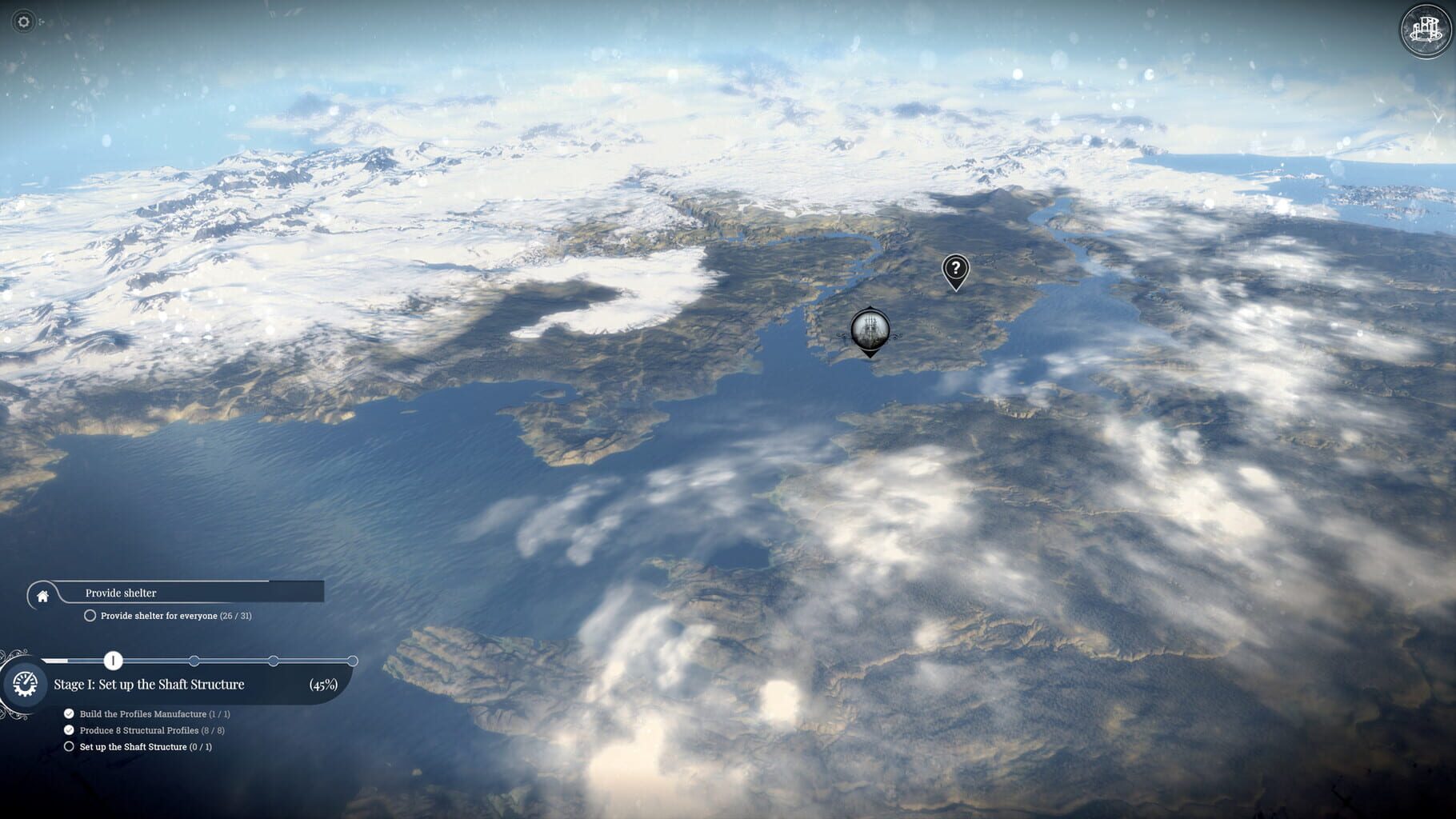Open the settings gear menu

[x=24, y=22]
